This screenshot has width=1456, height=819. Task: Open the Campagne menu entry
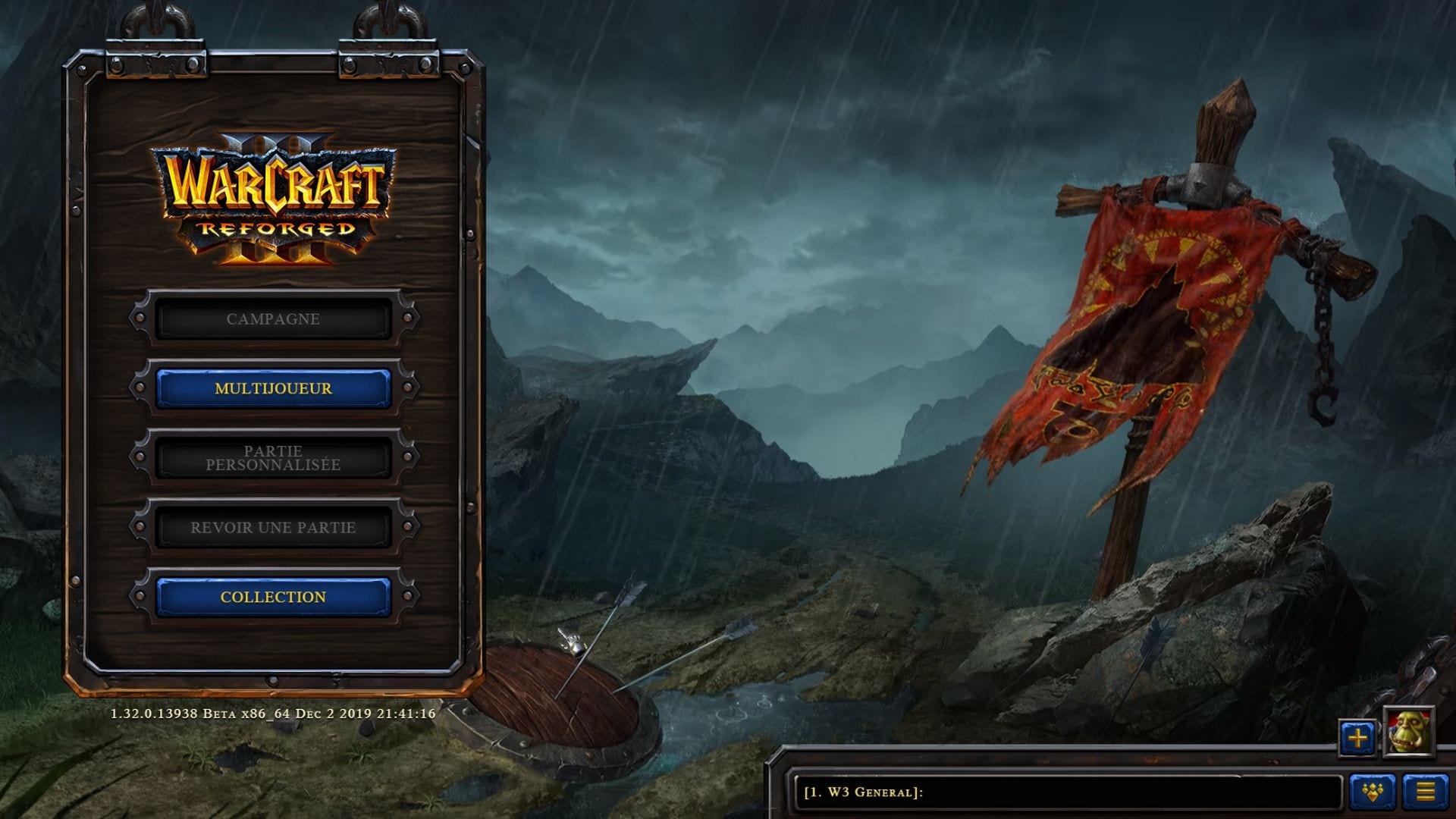click(x=273, y=318)
